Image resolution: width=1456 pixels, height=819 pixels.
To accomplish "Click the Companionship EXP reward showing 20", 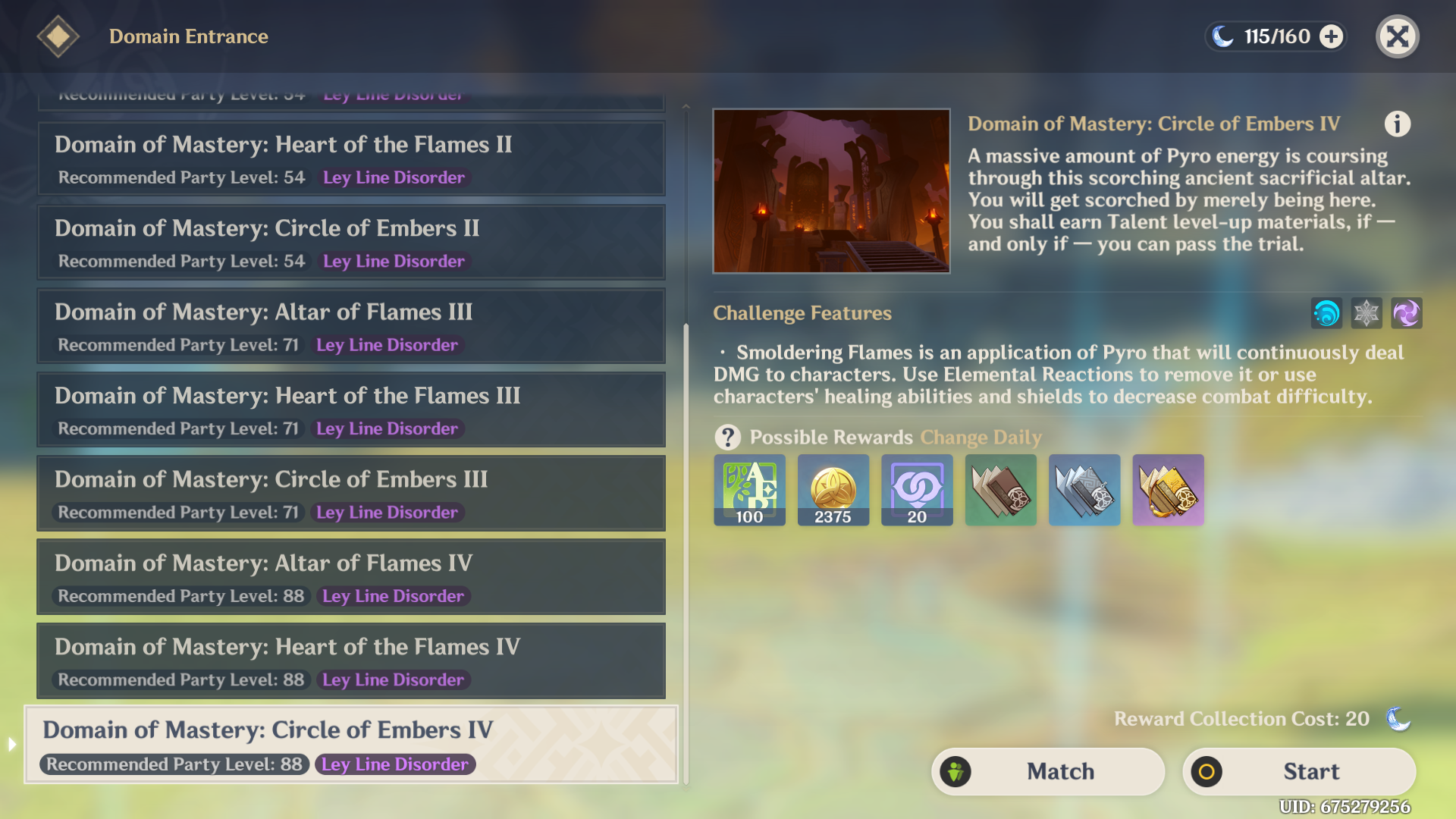I will pyautogui.click(x=916, y=489).
